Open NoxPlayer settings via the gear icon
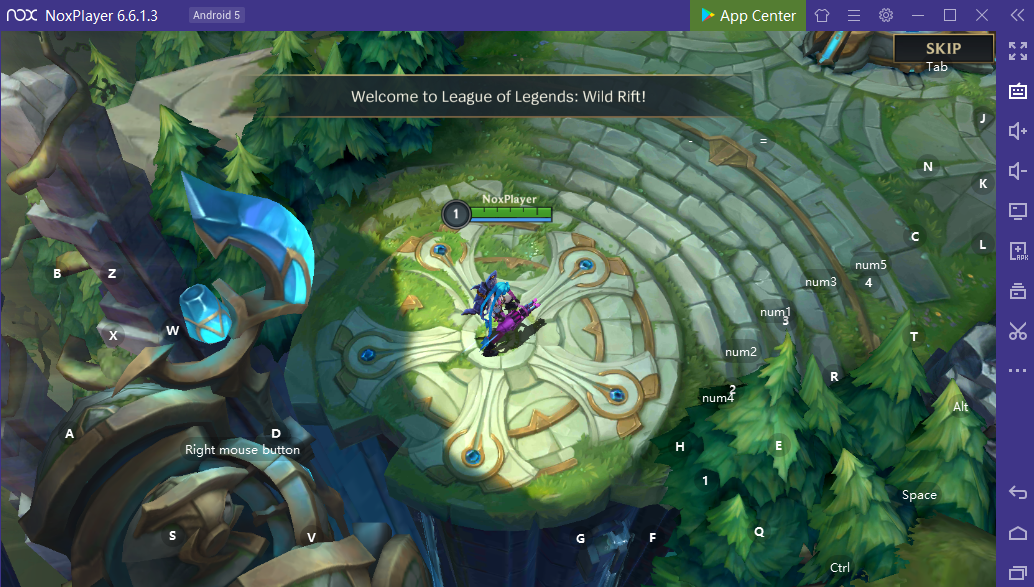 click(886, 15)
